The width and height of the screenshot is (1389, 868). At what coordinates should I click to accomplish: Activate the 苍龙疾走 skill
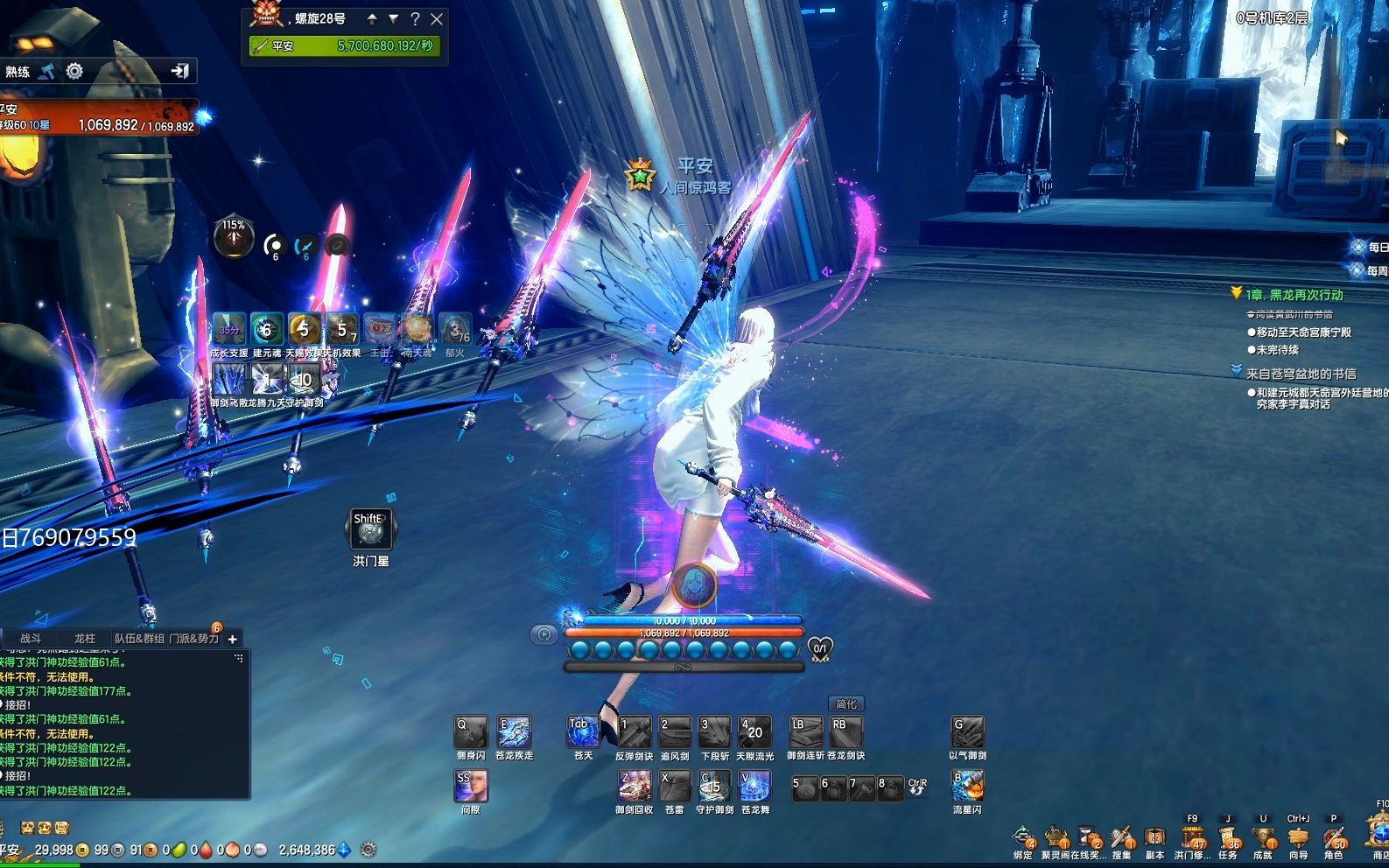point(514,732)
